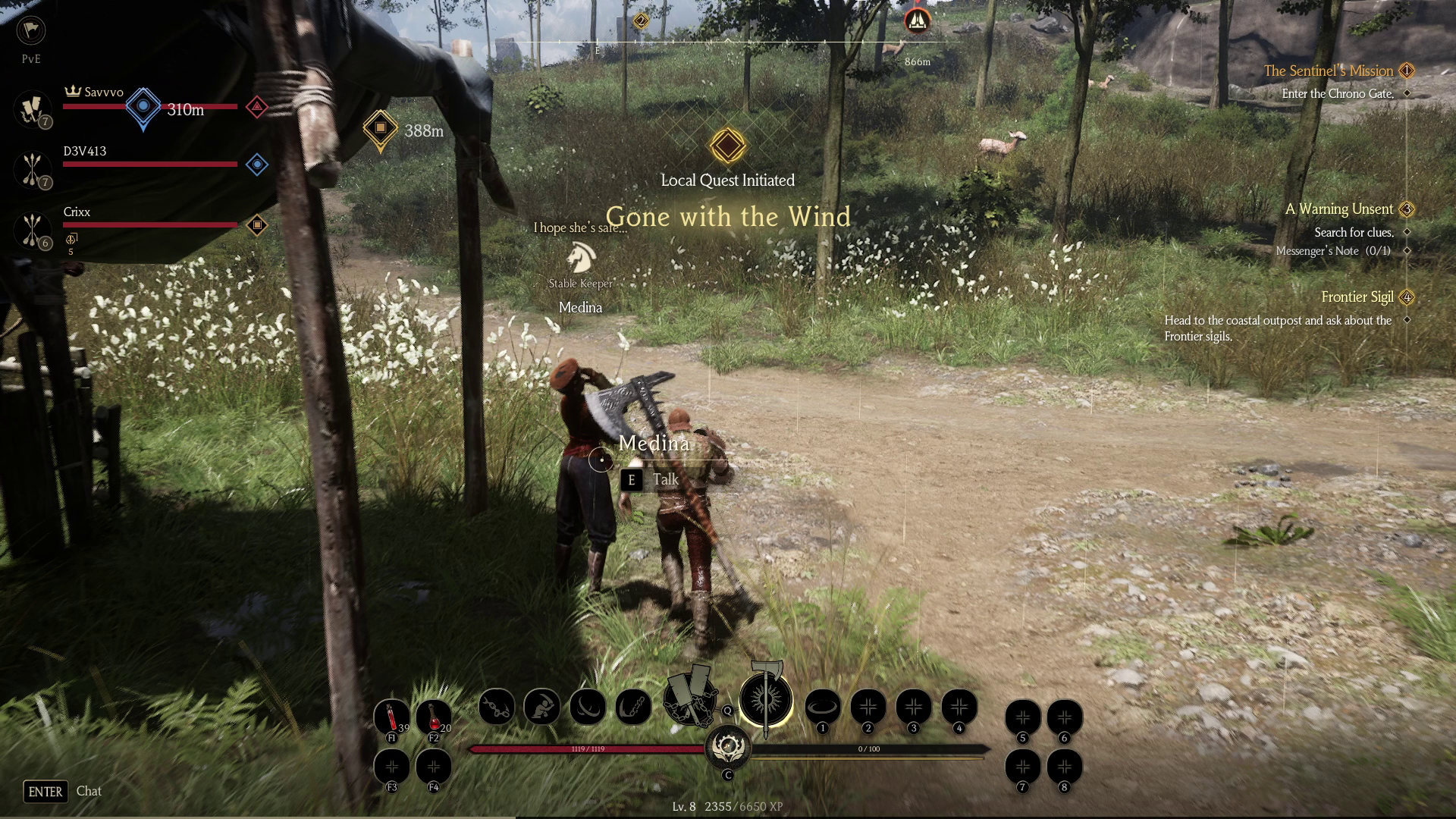
Task: Activate the double crescent slash skill
Action: (588, 707)
